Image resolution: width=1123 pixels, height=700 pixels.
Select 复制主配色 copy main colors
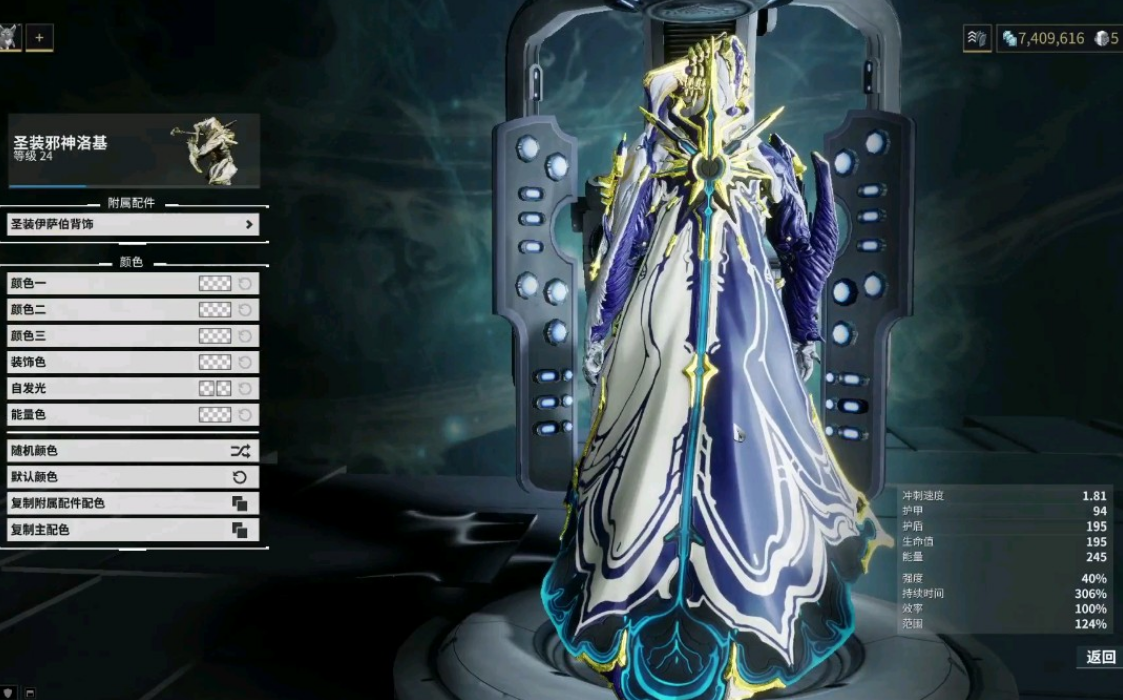pyautogui.click(x=133, y=529)
